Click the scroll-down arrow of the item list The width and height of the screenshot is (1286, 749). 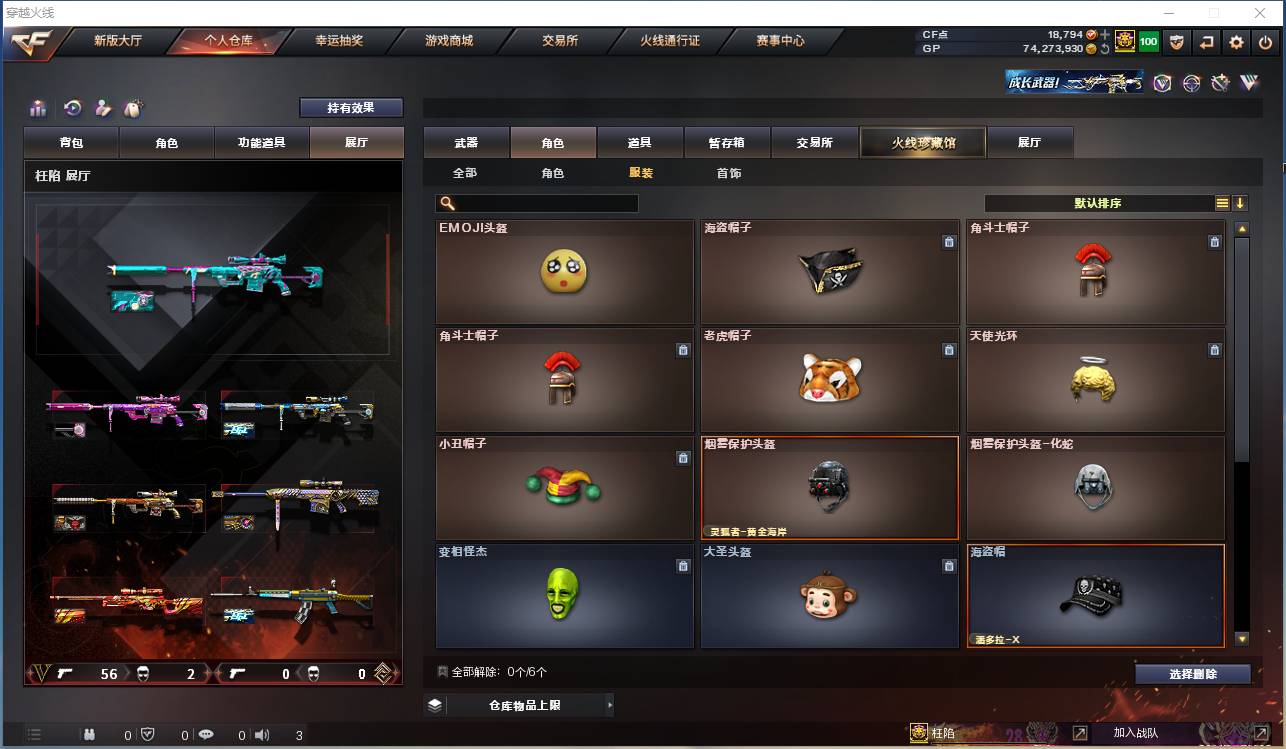coord(1241,637)
